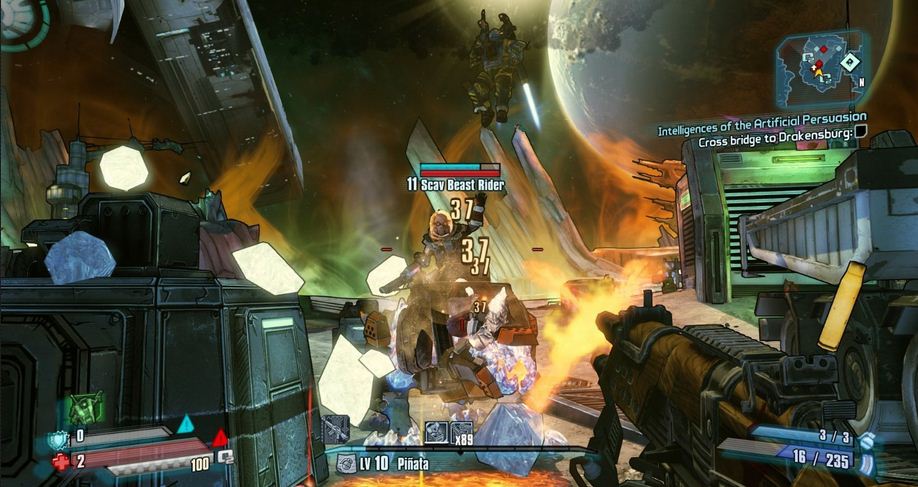Open the character badge beside LV 10
This screenshot has width=918, height=487.
coord(346,463)
